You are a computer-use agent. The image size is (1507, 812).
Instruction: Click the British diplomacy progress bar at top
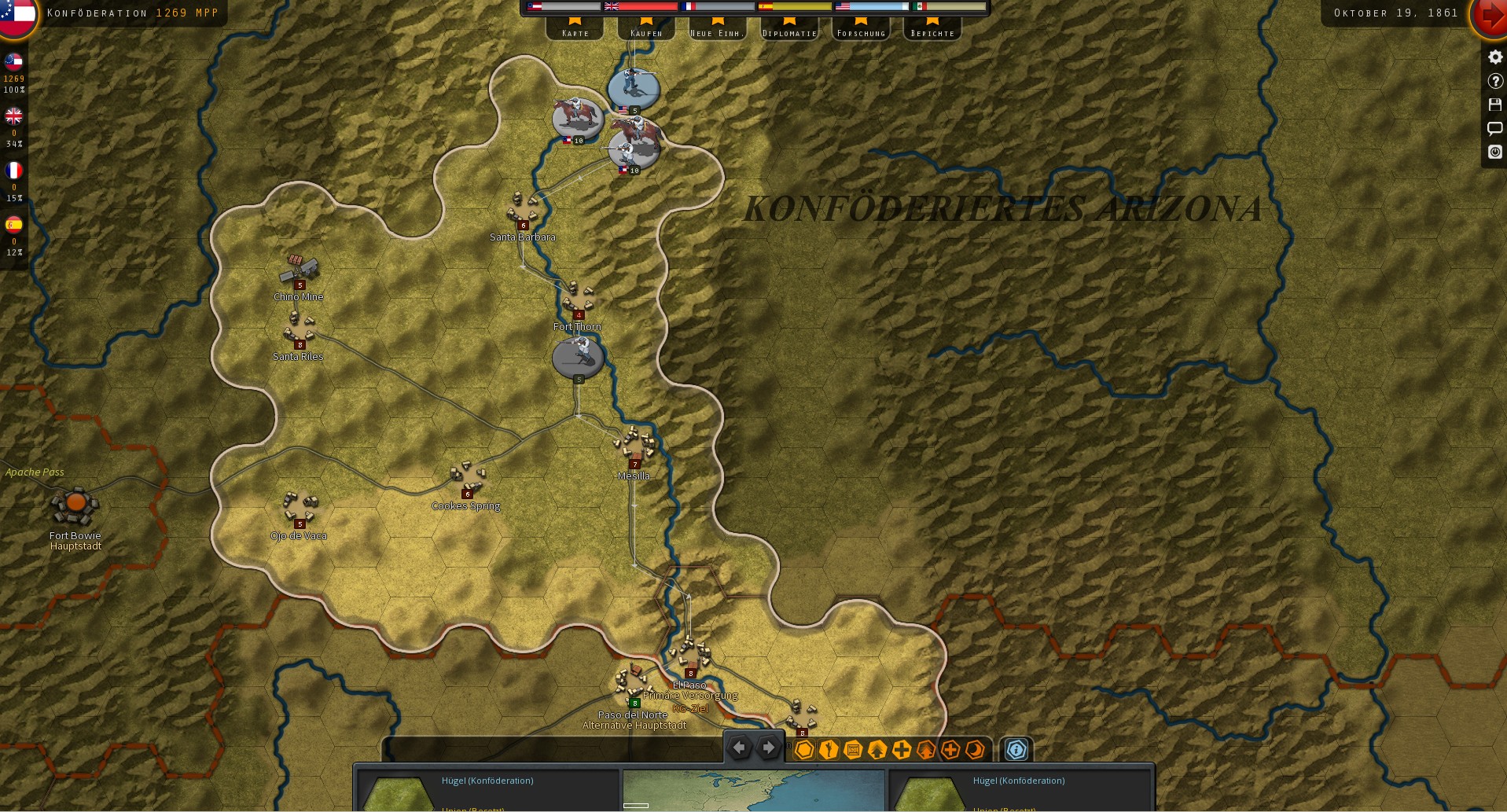(x=639, y=6)
